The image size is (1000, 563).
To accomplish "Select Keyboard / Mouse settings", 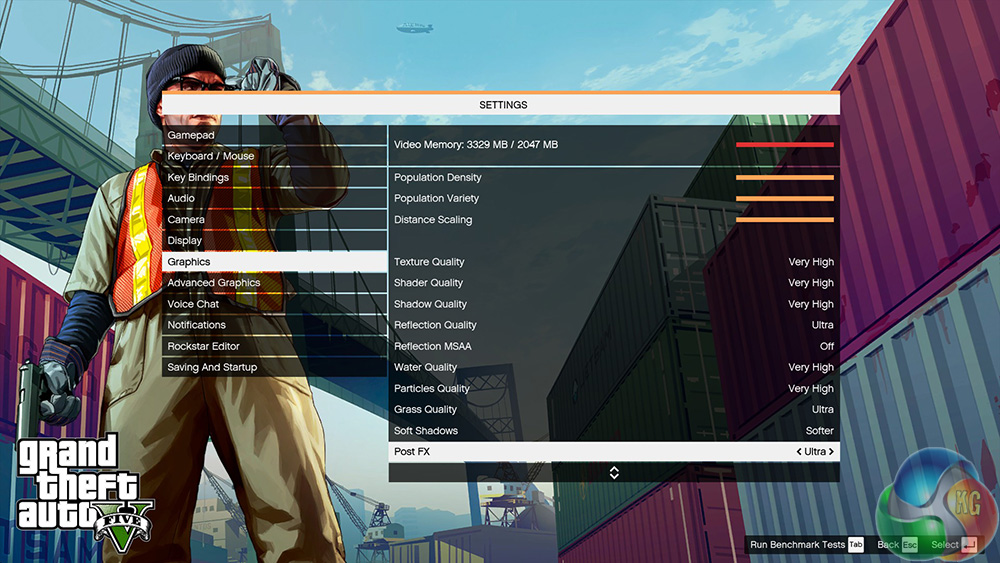I will pyautogui.click(x=211, y=156).
